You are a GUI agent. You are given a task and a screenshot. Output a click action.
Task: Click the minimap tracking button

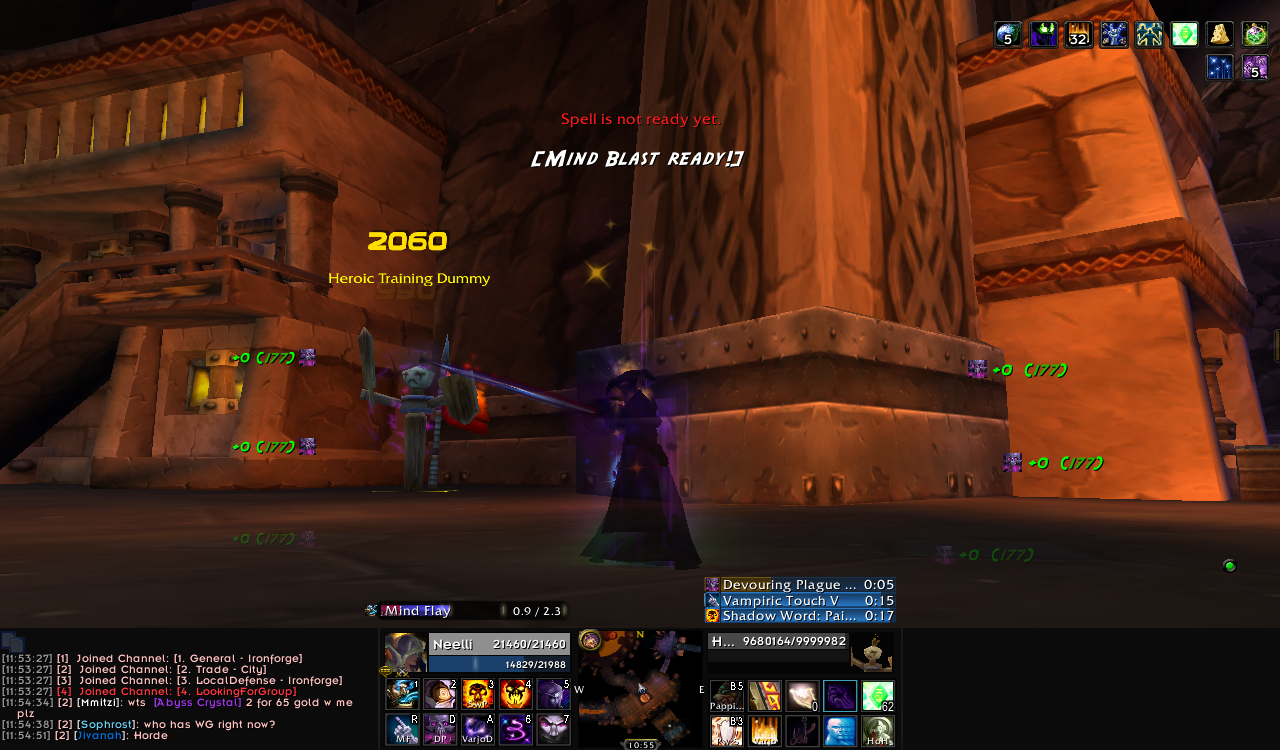point(590,639)
